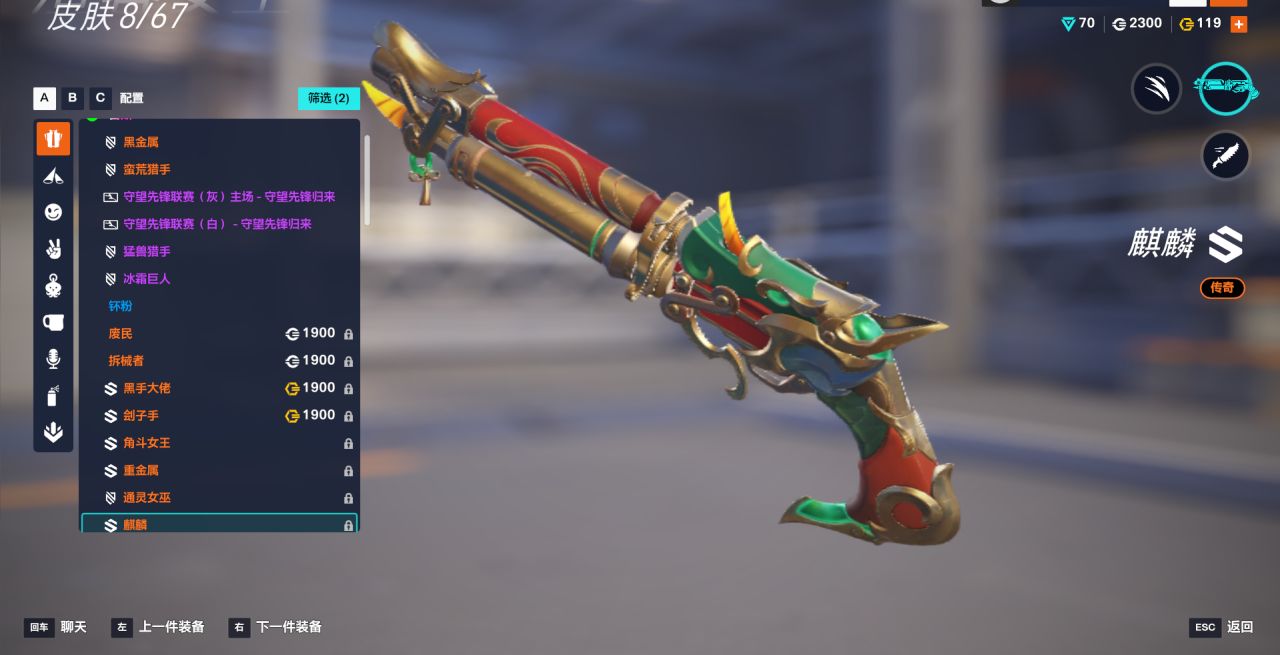The height and width of the screenshot is (655, 1280).
Task: Select the 拆械者 skin
Action: [126, 361]
